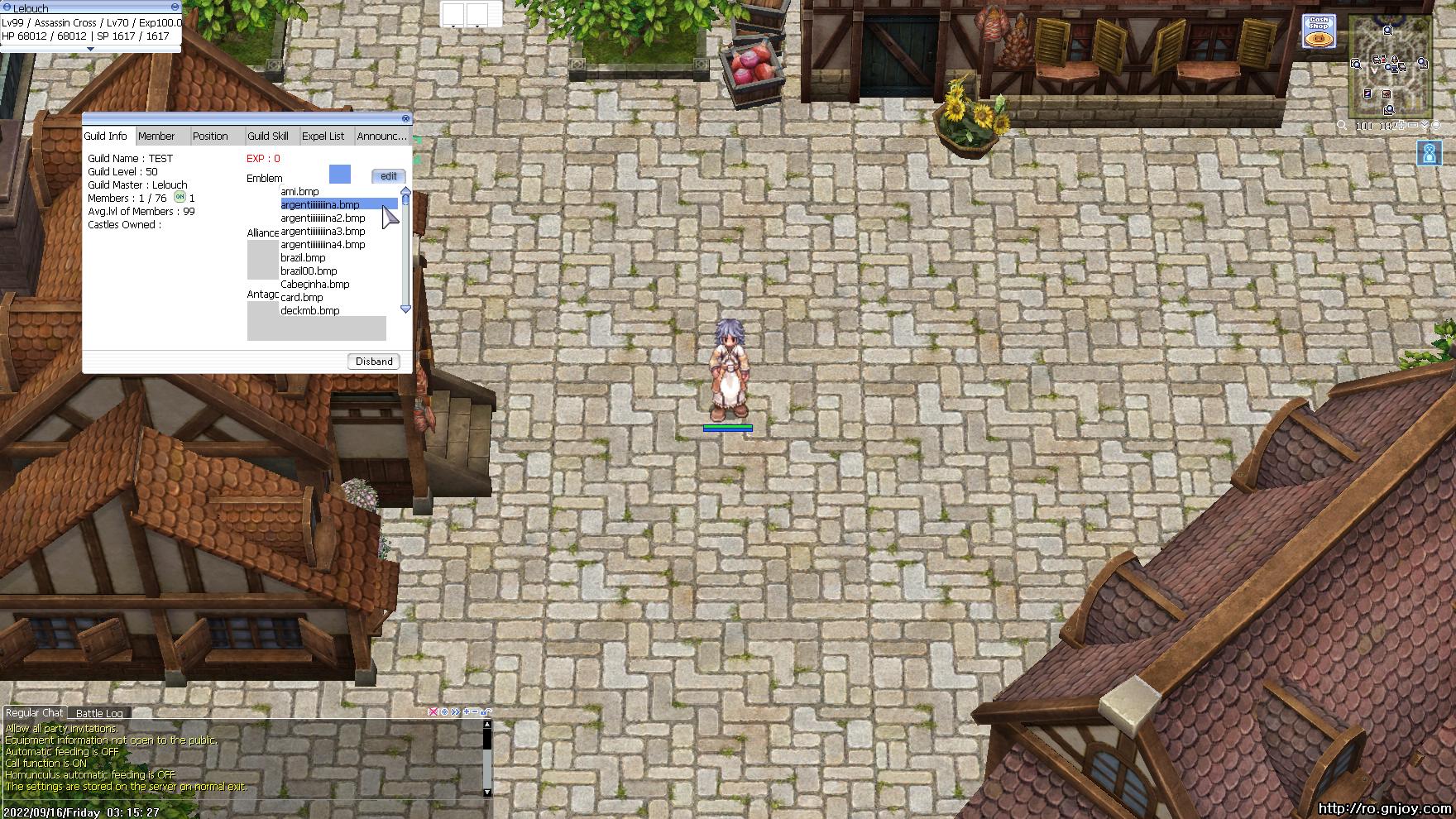Click the blue guild emblem swatch

point(338,175)
